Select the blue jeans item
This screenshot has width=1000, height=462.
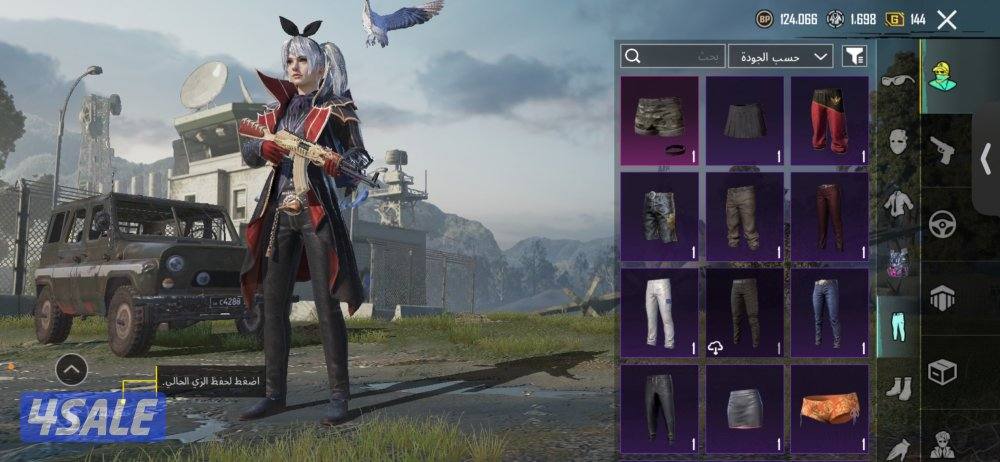[x=829, y=312]
